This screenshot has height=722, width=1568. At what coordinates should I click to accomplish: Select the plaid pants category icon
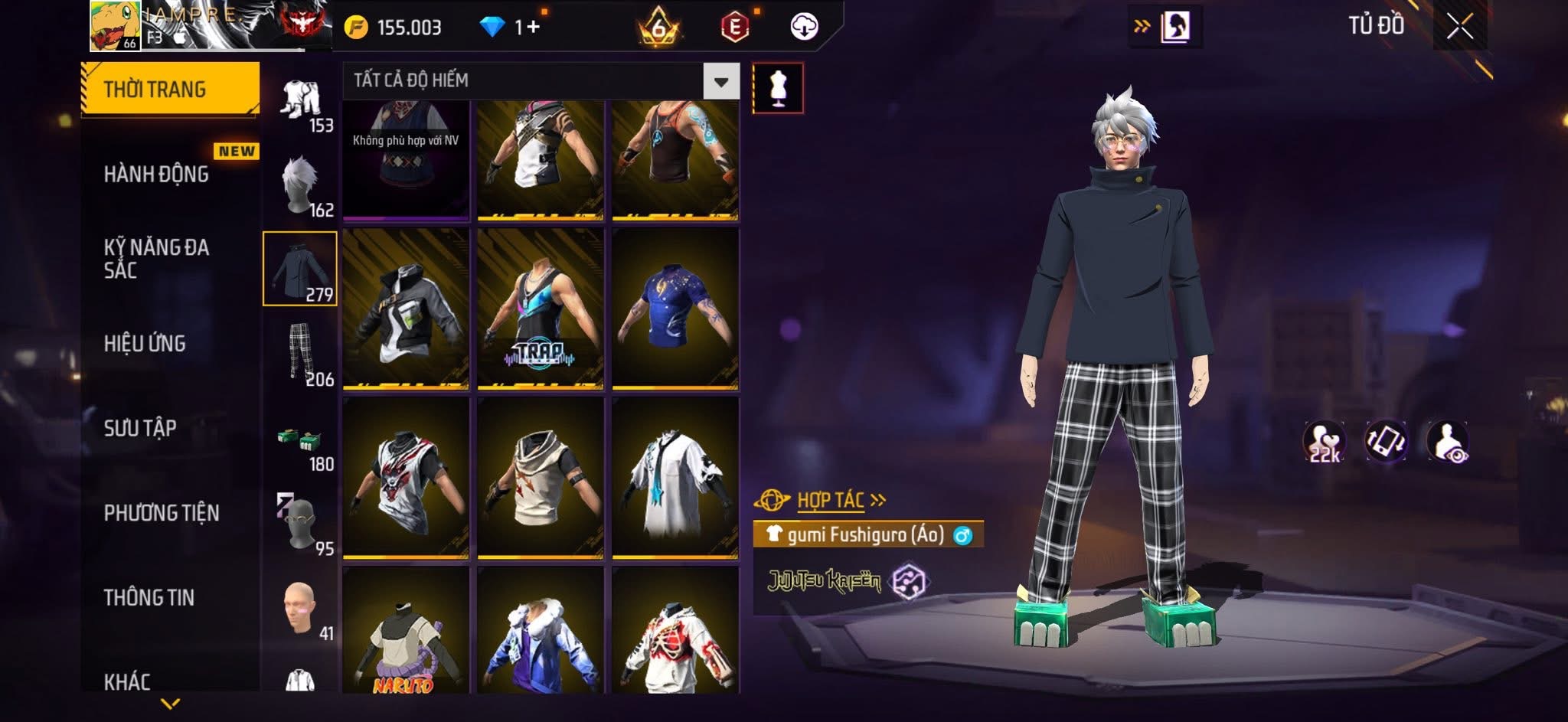click(301, 353)
